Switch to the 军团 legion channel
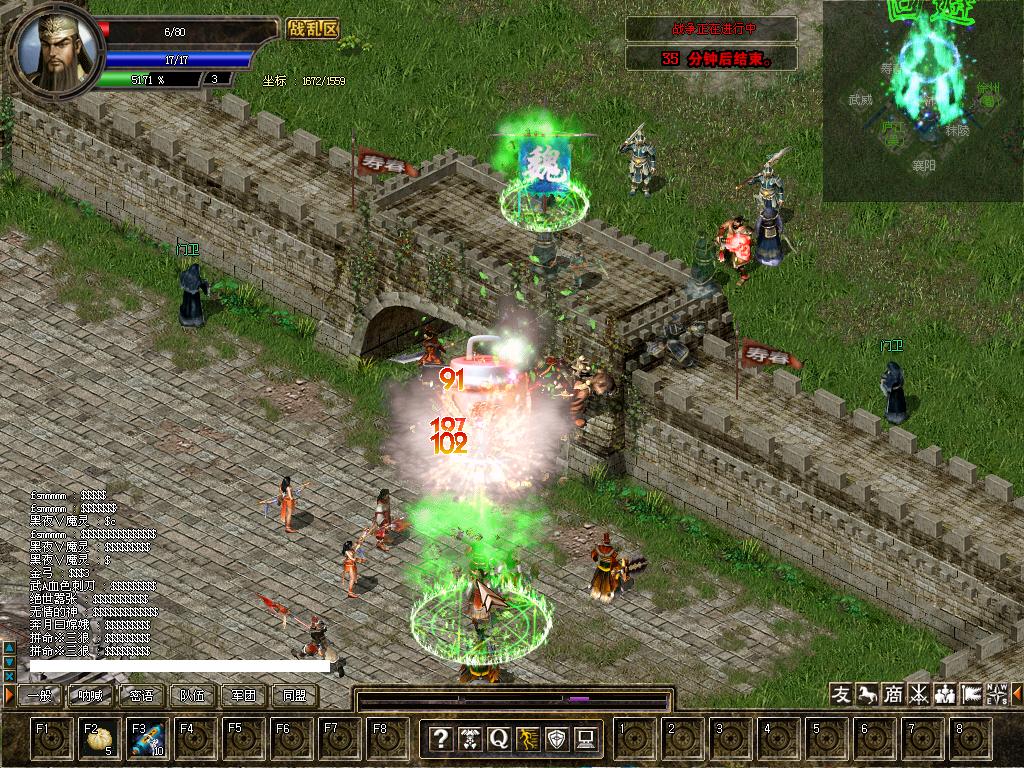Screen dimensions: 1024x768 tap(243, 696)
